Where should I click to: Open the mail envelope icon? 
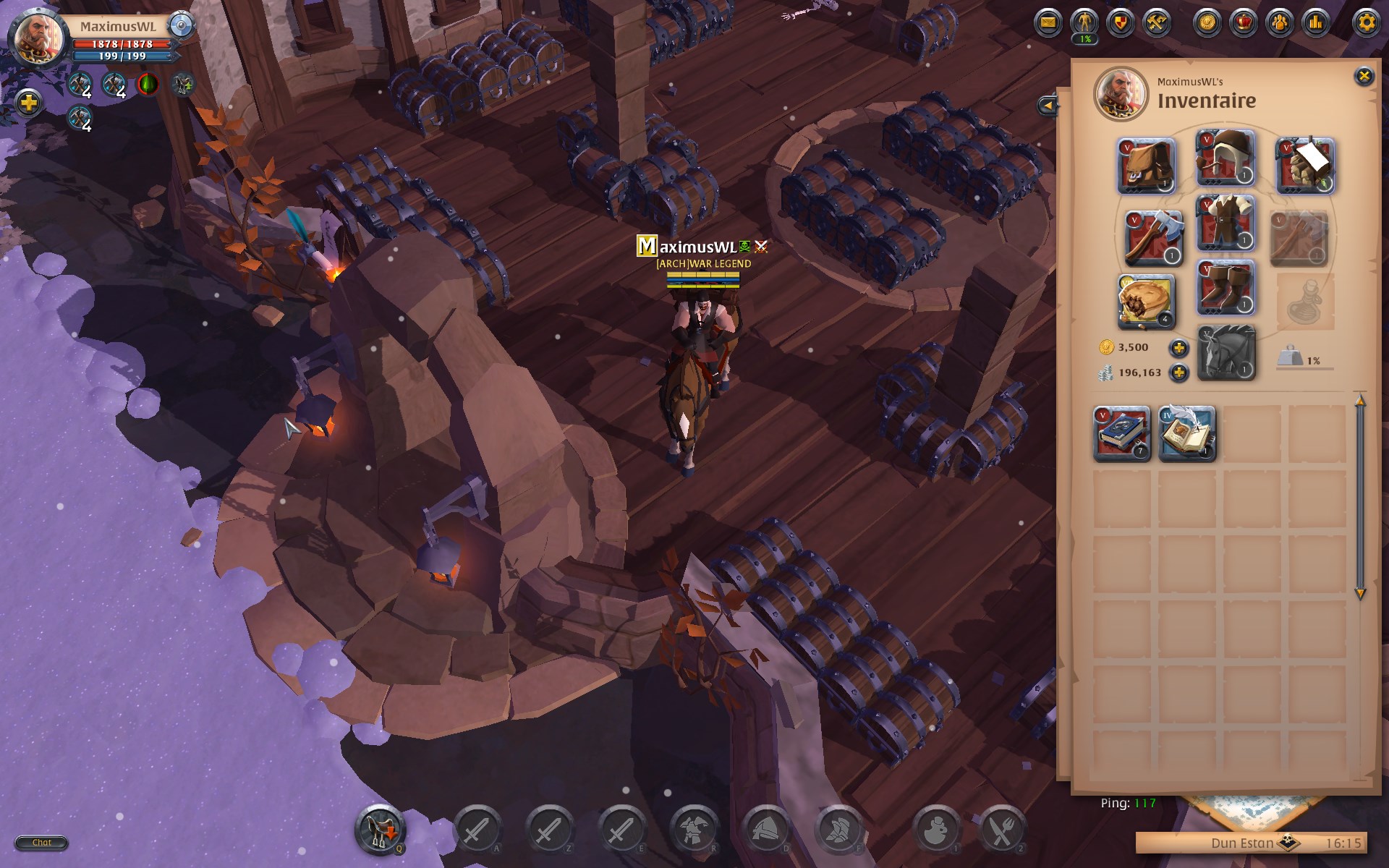[1047, 22]
